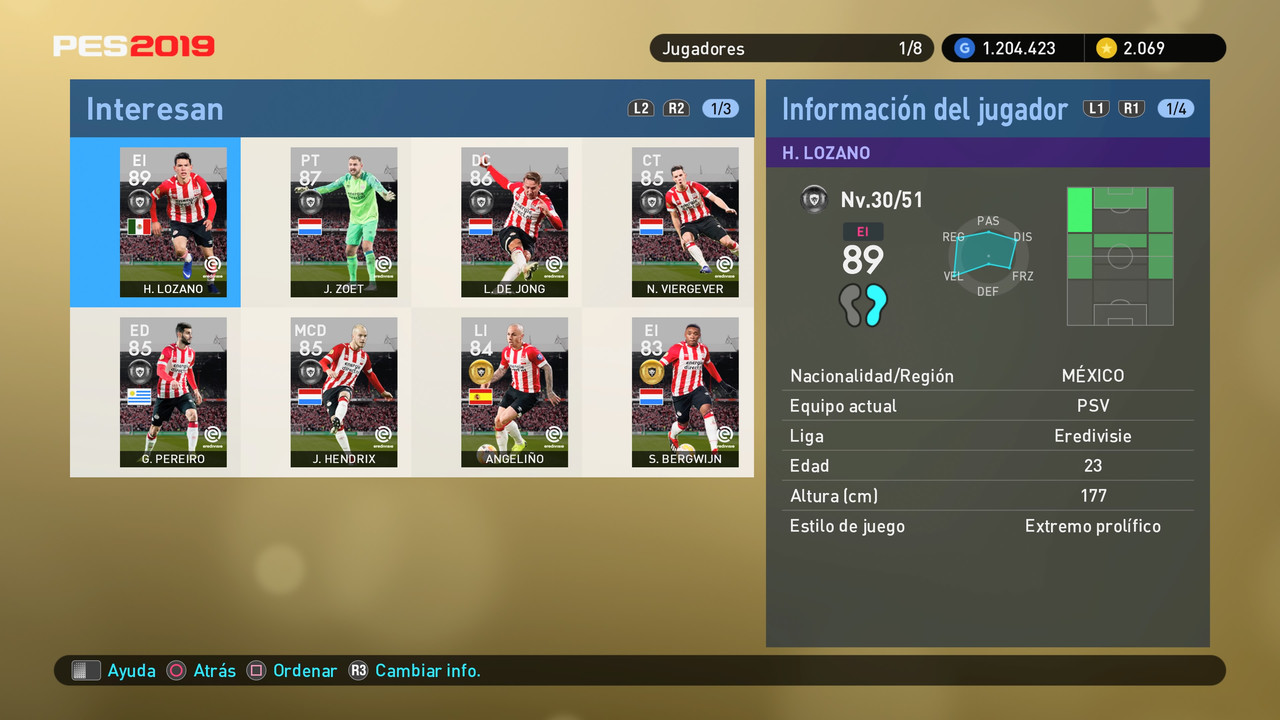The width and height of the screenshot is (1280, 720).
Task: Click the scout badge icon next to Nv.30/51
Action: (814, 199)
